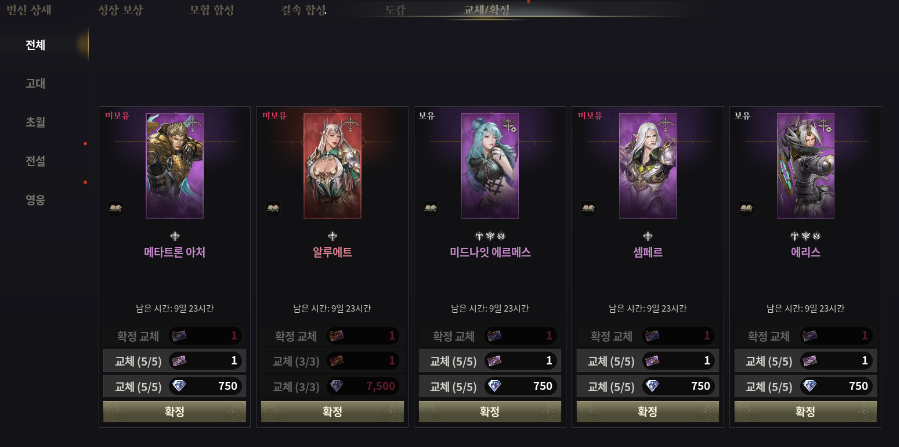The width and height of the screenshot is (899, 447).
Task: Select the 결속 합성 tab
Action: pos(304,10)
